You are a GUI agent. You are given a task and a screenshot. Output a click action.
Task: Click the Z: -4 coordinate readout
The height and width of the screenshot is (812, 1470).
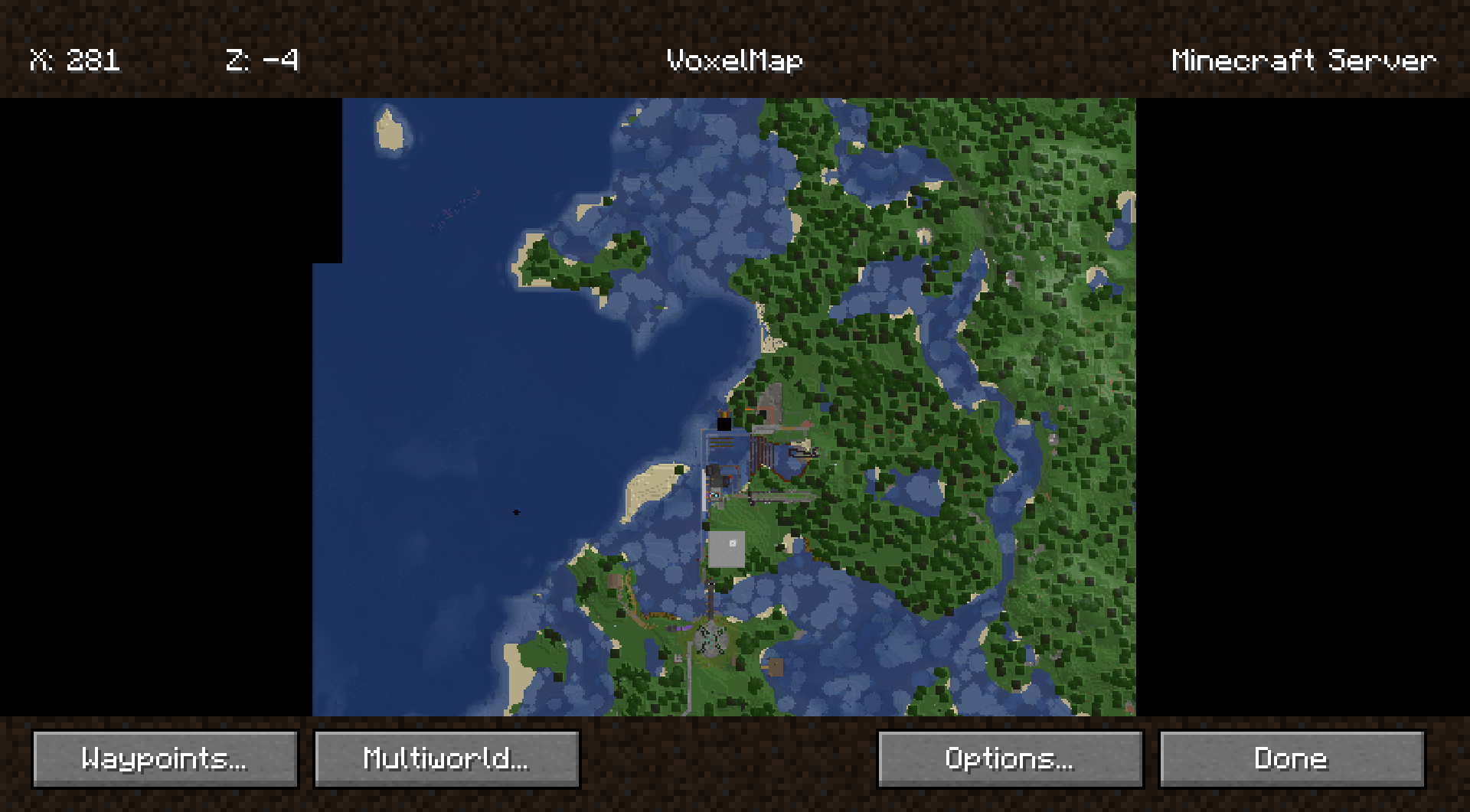tap(263, 60)
